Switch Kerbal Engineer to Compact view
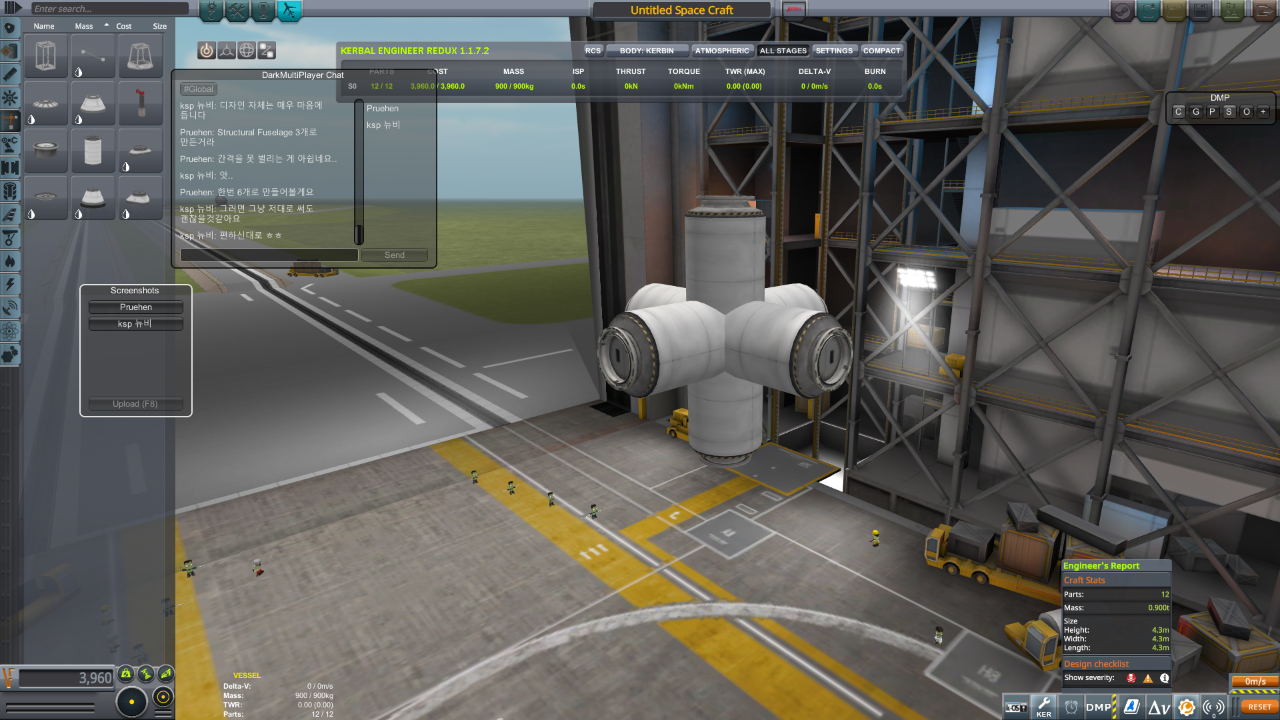This screenshot has width=1280, height=720. pos(881,50)
